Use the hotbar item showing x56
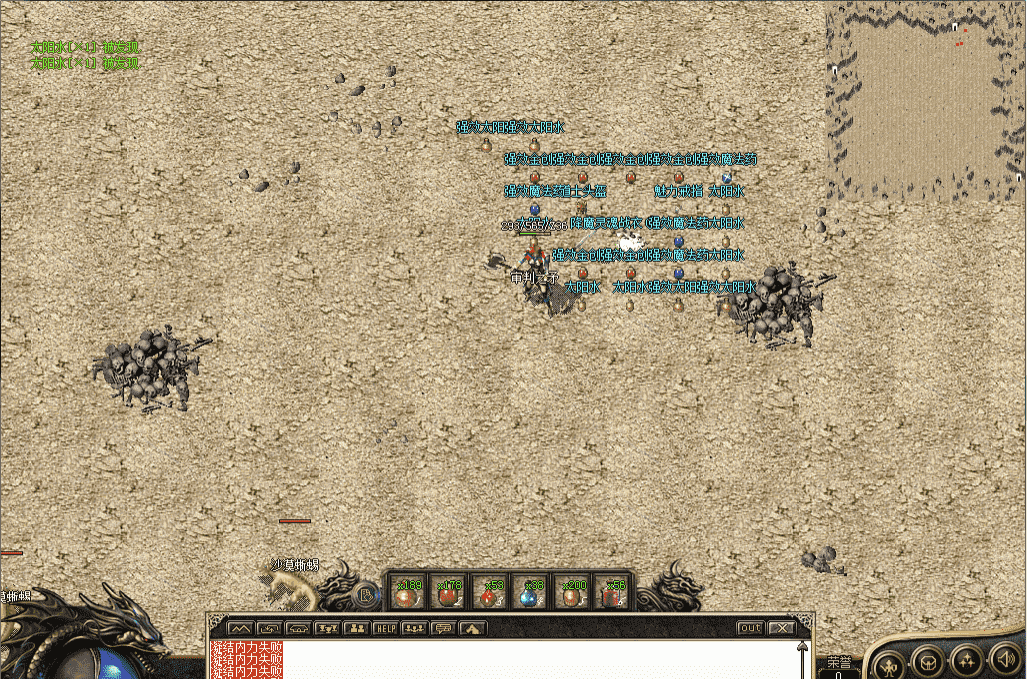The image size is (1027, 679). [x=613, y=593]
